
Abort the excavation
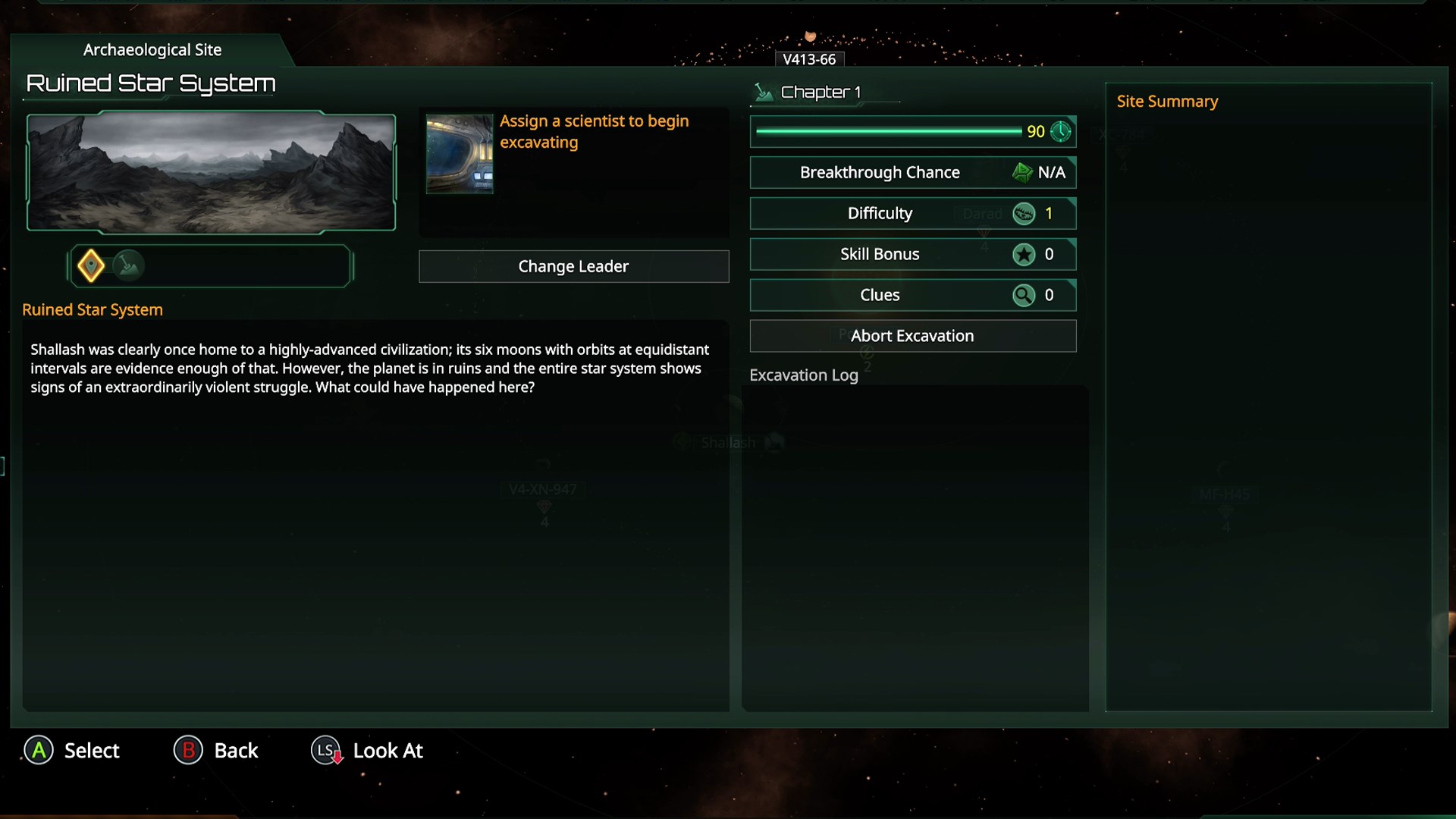coord(912,336)
